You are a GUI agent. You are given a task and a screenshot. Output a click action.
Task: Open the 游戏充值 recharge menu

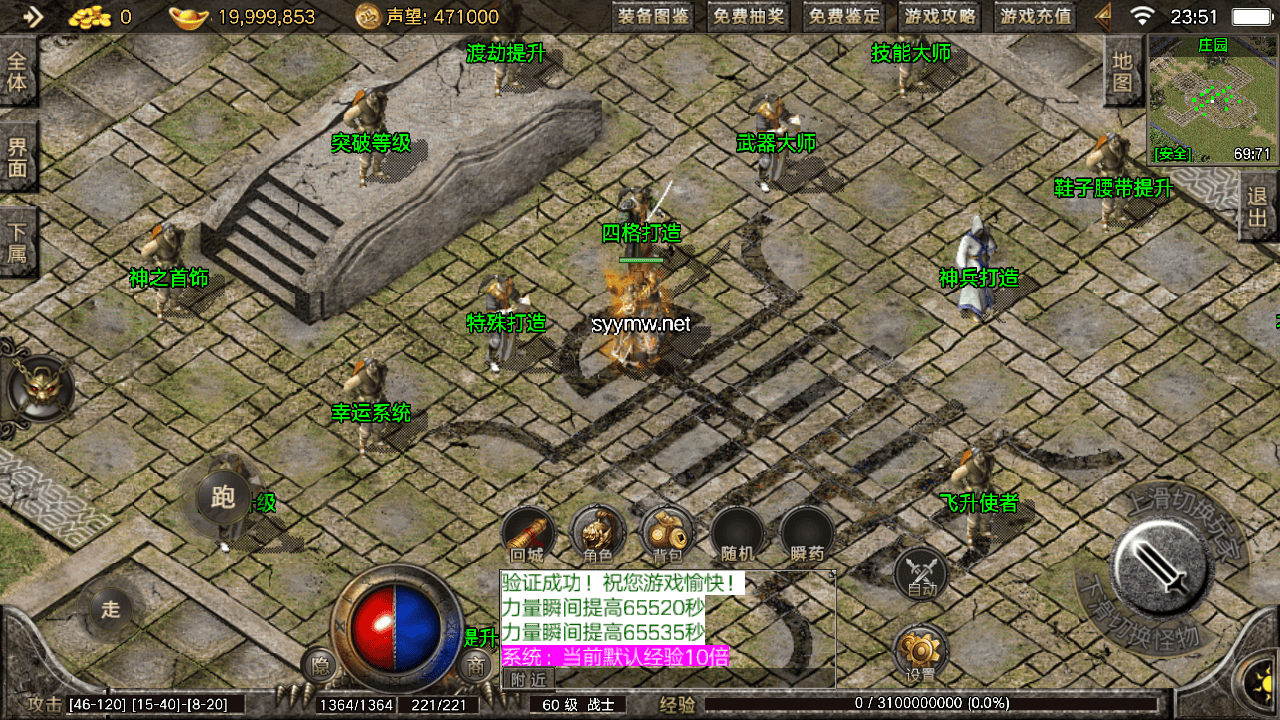coord(1036,16)
